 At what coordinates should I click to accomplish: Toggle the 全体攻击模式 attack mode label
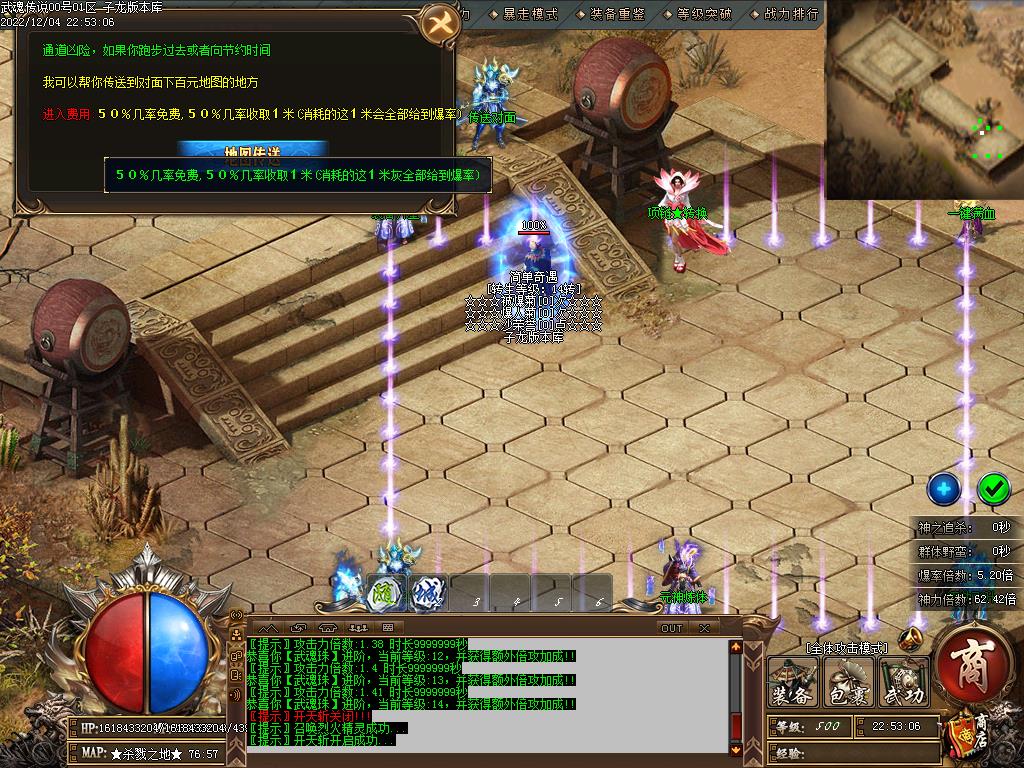pyautogui.click(x=846, y=648)
